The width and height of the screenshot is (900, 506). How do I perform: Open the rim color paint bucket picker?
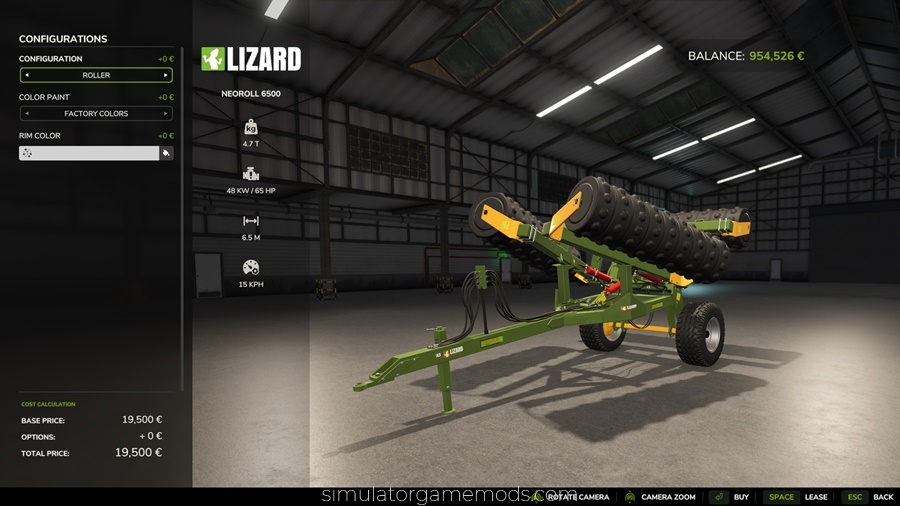pos(166,153)
